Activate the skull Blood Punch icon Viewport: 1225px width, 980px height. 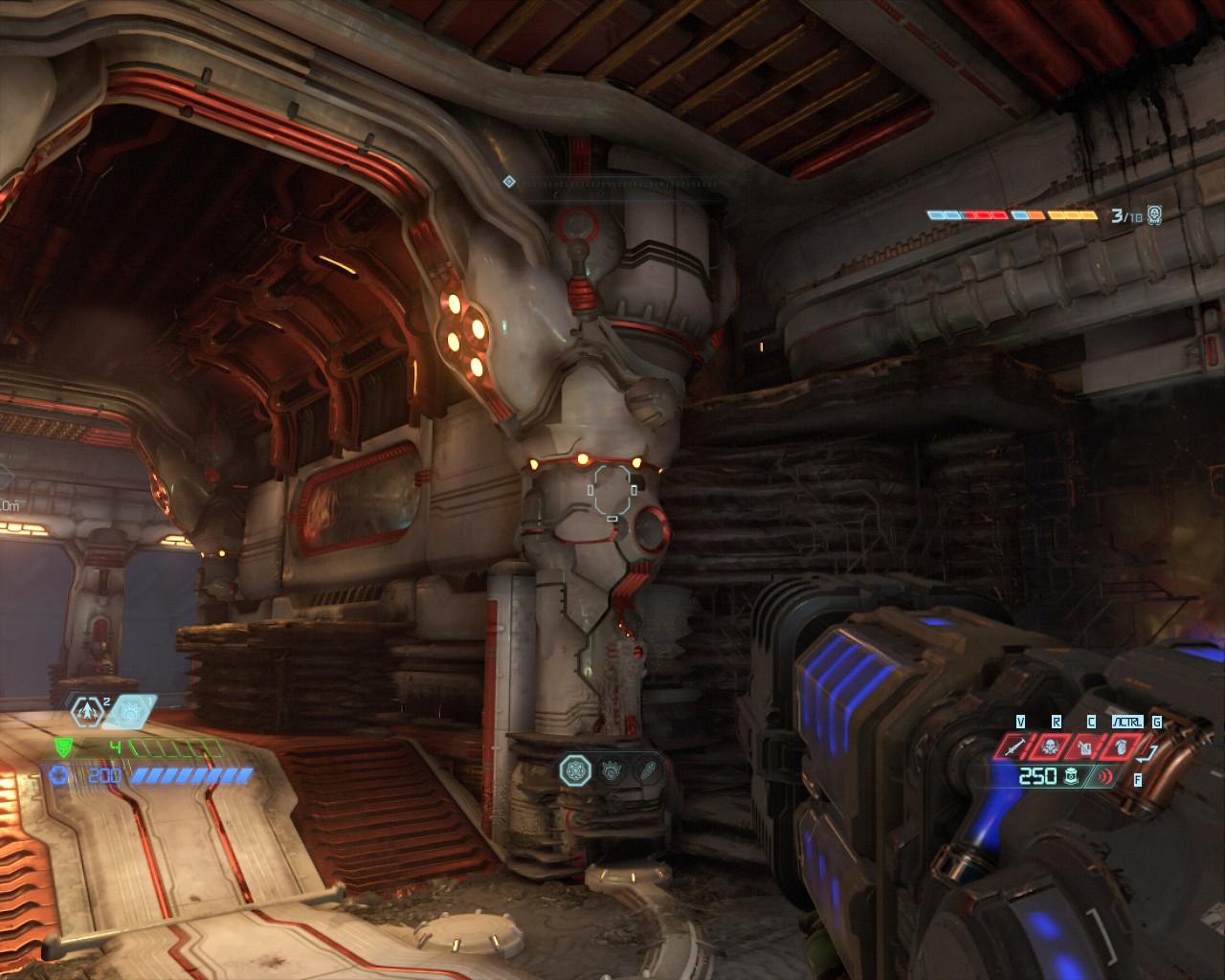click(x=1050, y=746)
